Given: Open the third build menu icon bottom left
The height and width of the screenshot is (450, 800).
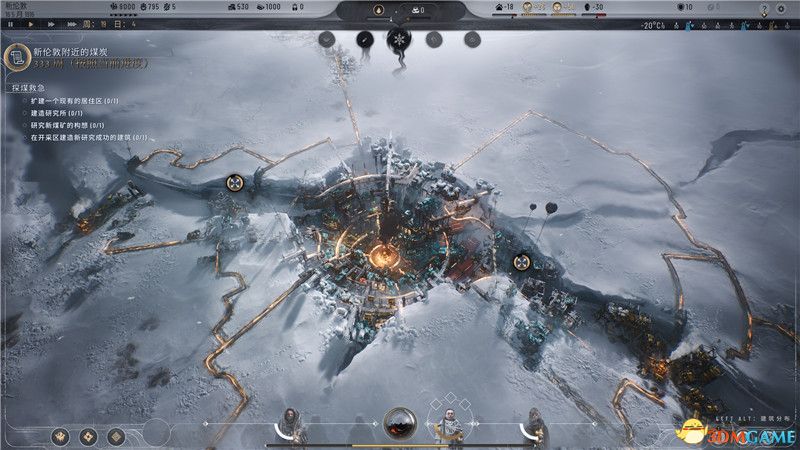Looking at the screenshot, I should [x=116, y=436].
